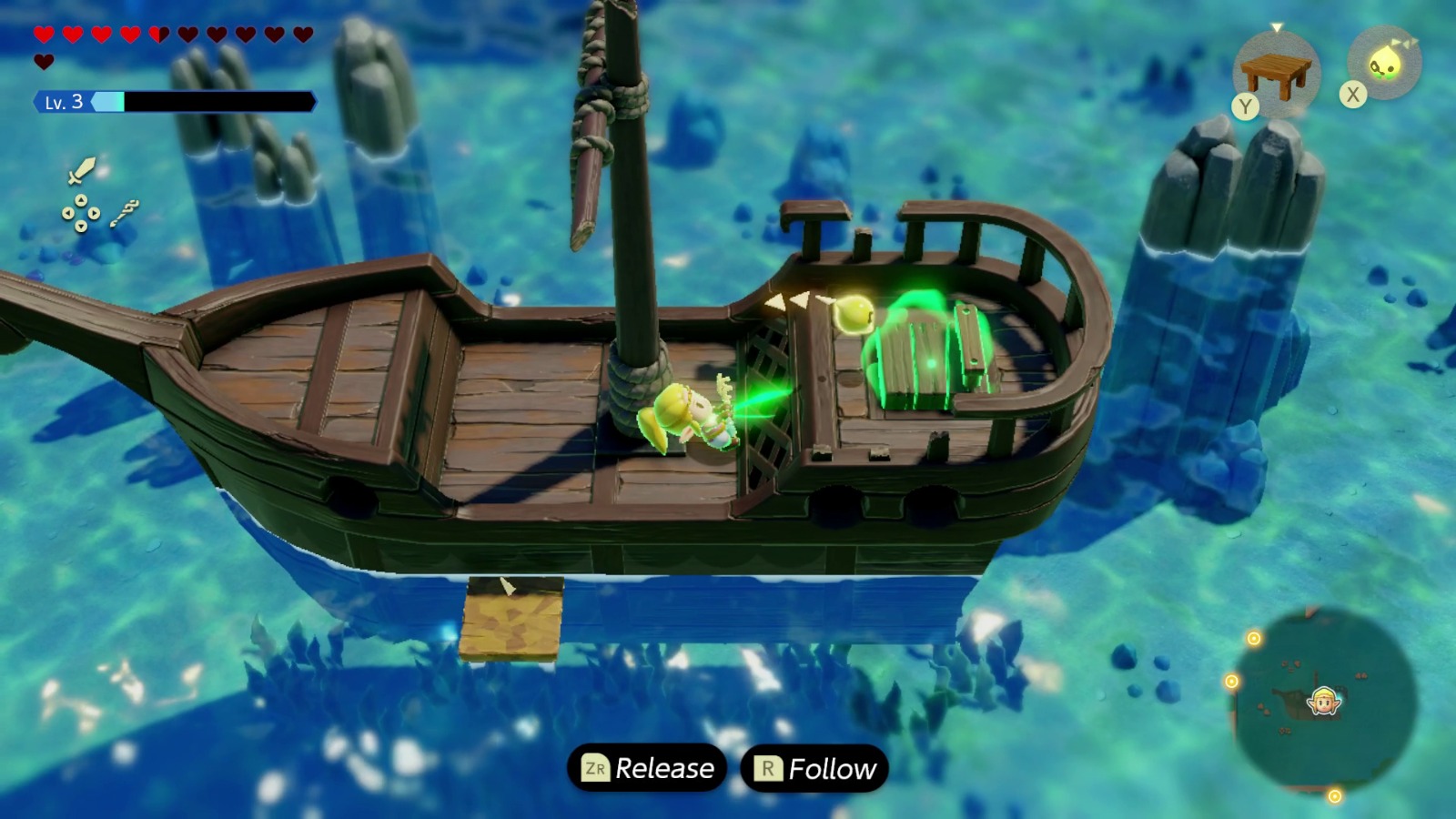This screenshot has width=1456, height=819.
Task: Toggle follow mode with the R Follow prompt
Action: (x=813, y=767)
